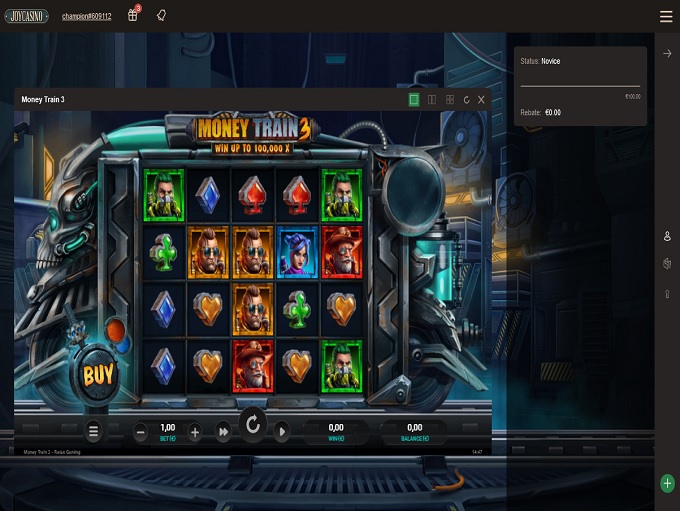This screenshot has height=511, width=680.
Task: Open the user account icon in sidebar
Action: (667, 236)
